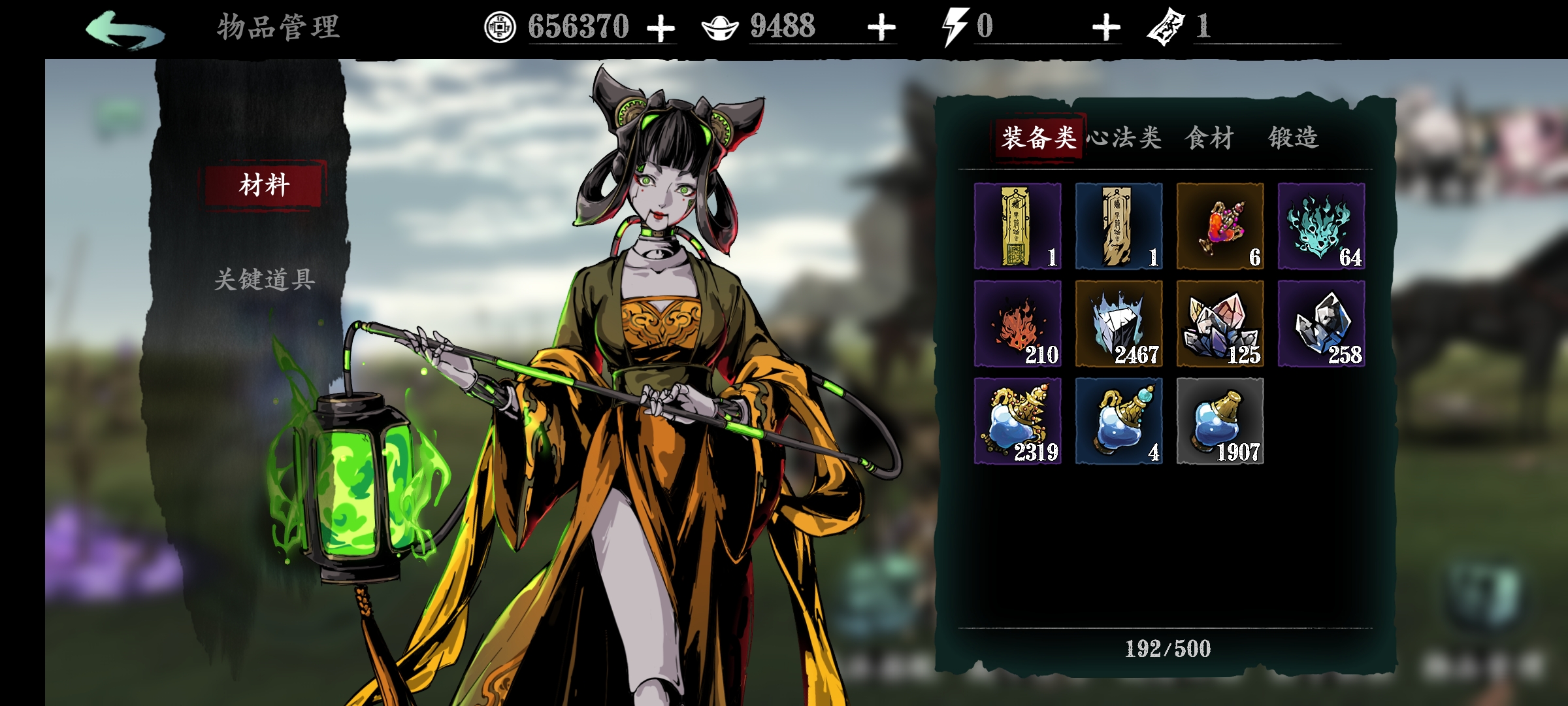The width and height of the screenshot is (1568, 706).
Task: Add more silver ingots with plus button
Action: tap(881, 29)
